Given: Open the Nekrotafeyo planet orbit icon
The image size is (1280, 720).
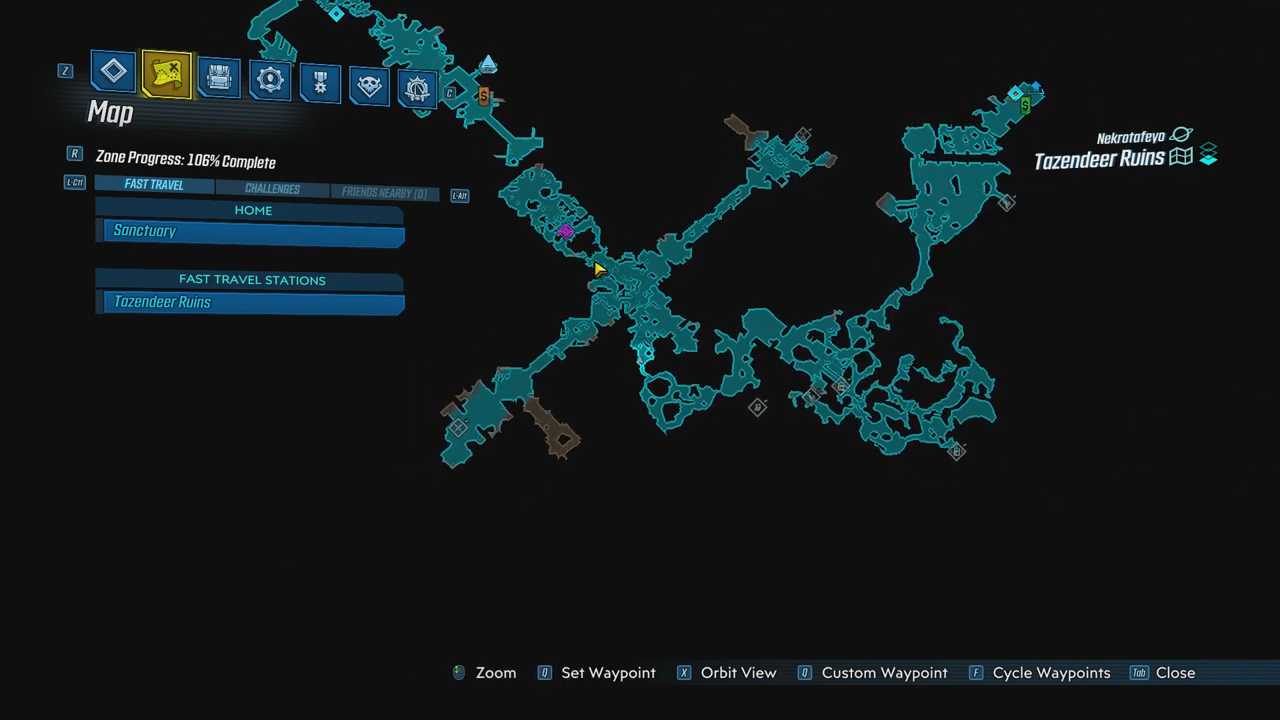Looking at the screenshot, I should pyautogui.click(x=1181, y=135).
